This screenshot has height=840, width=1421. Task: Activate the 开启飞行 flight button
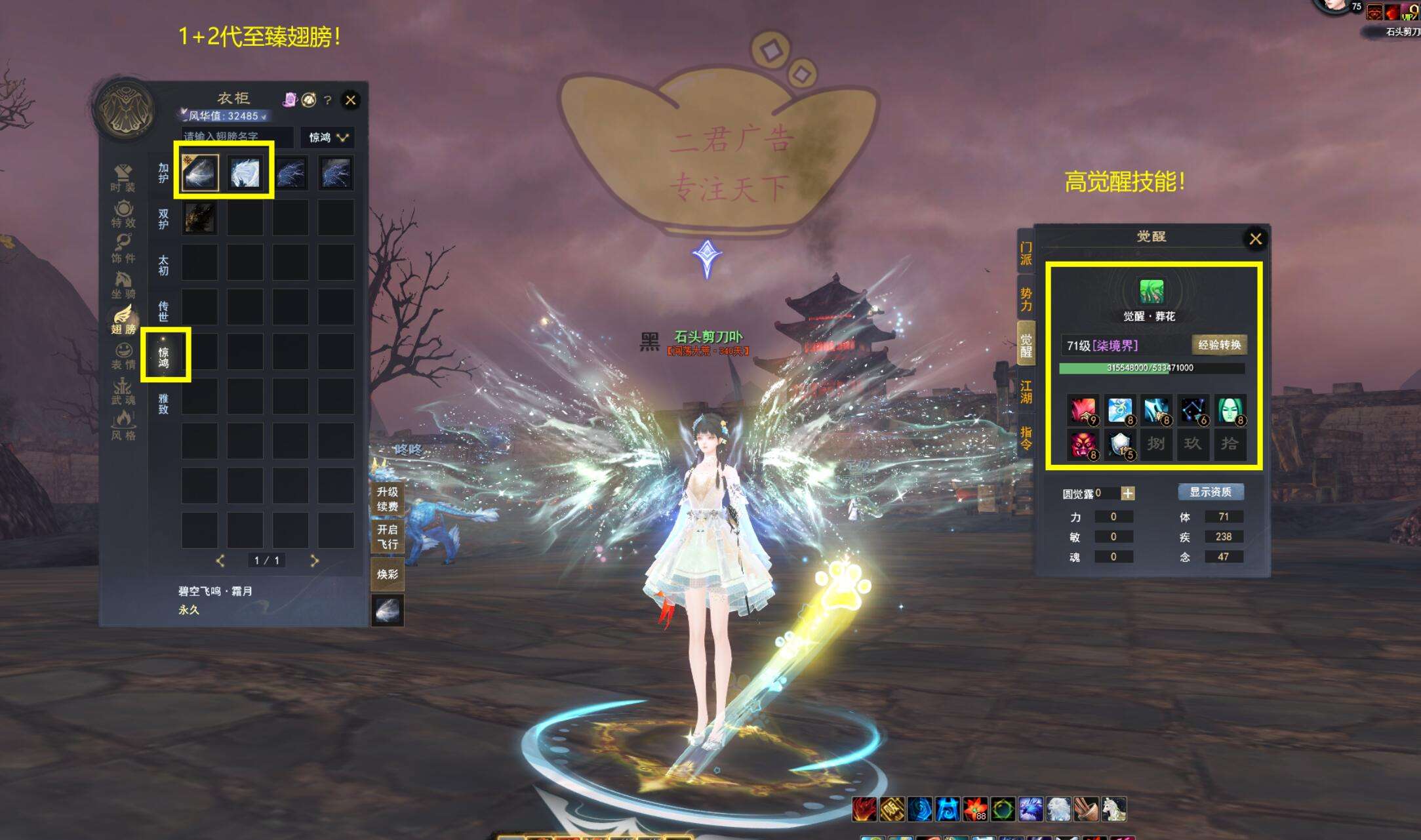click(387, 536)
